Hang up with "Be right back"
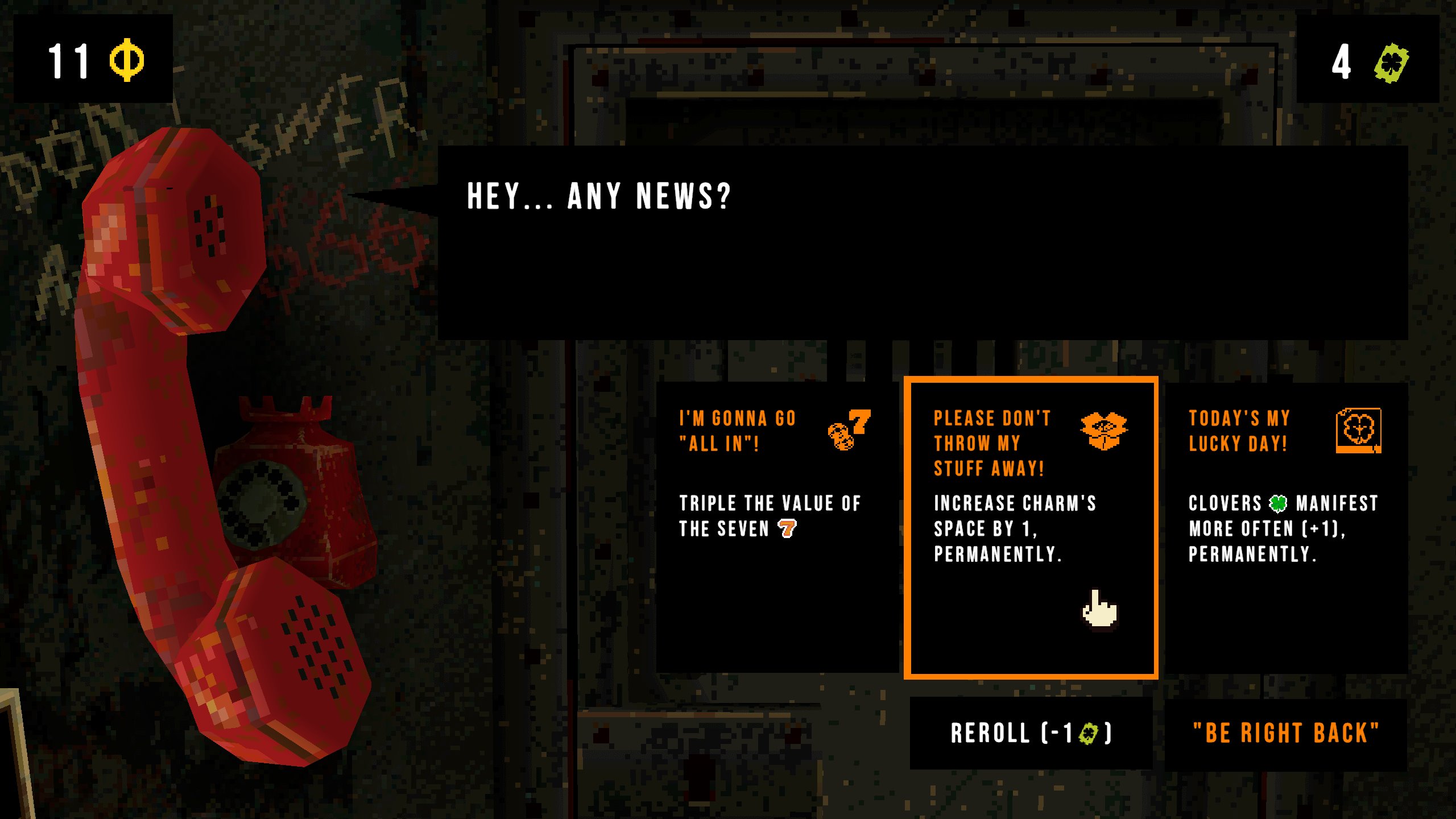Image resolution: width=1456 pixels, height=819 pixels. (1285, 733)
